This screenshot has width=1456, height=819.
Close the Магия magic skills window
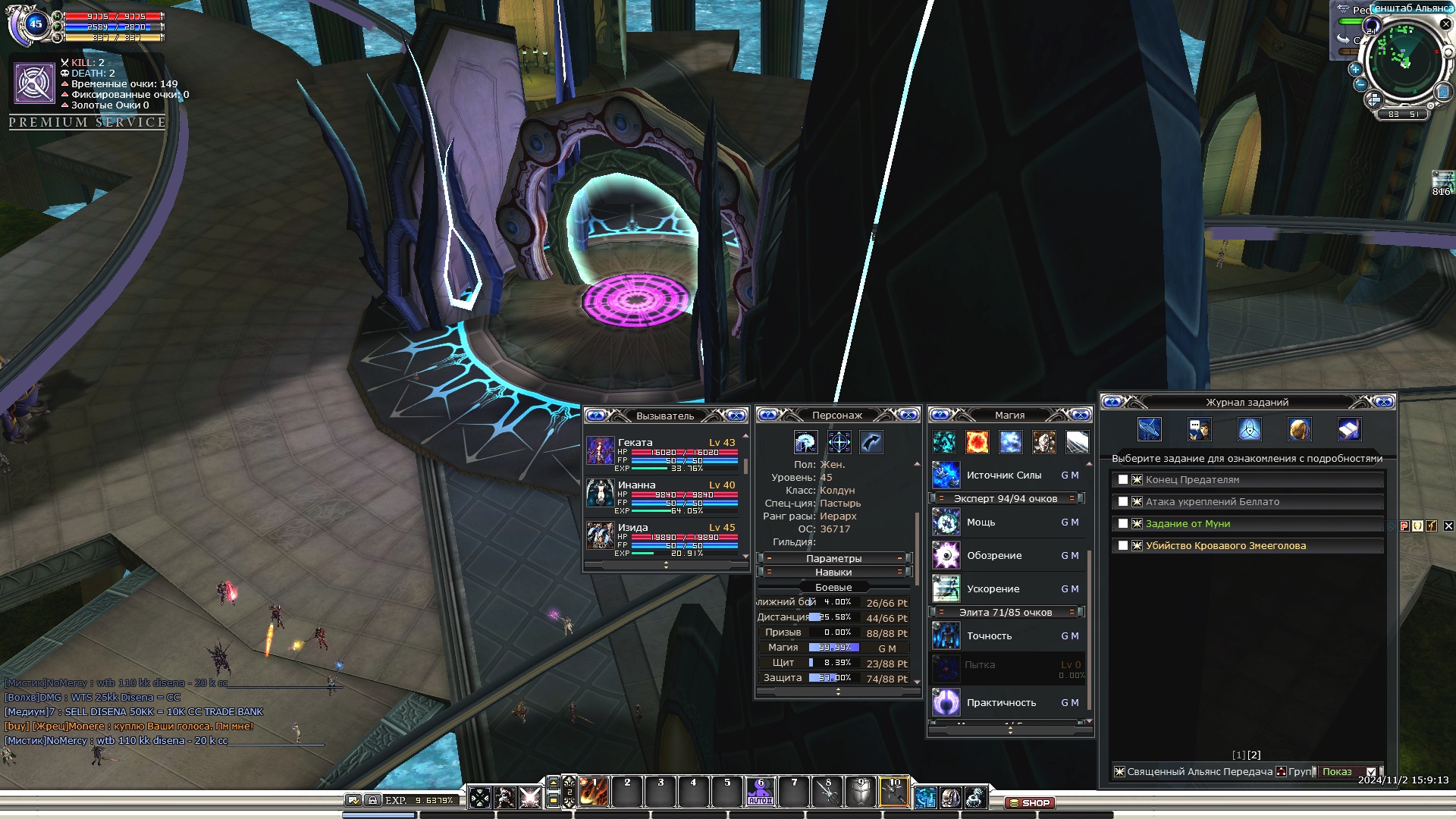1081,415
